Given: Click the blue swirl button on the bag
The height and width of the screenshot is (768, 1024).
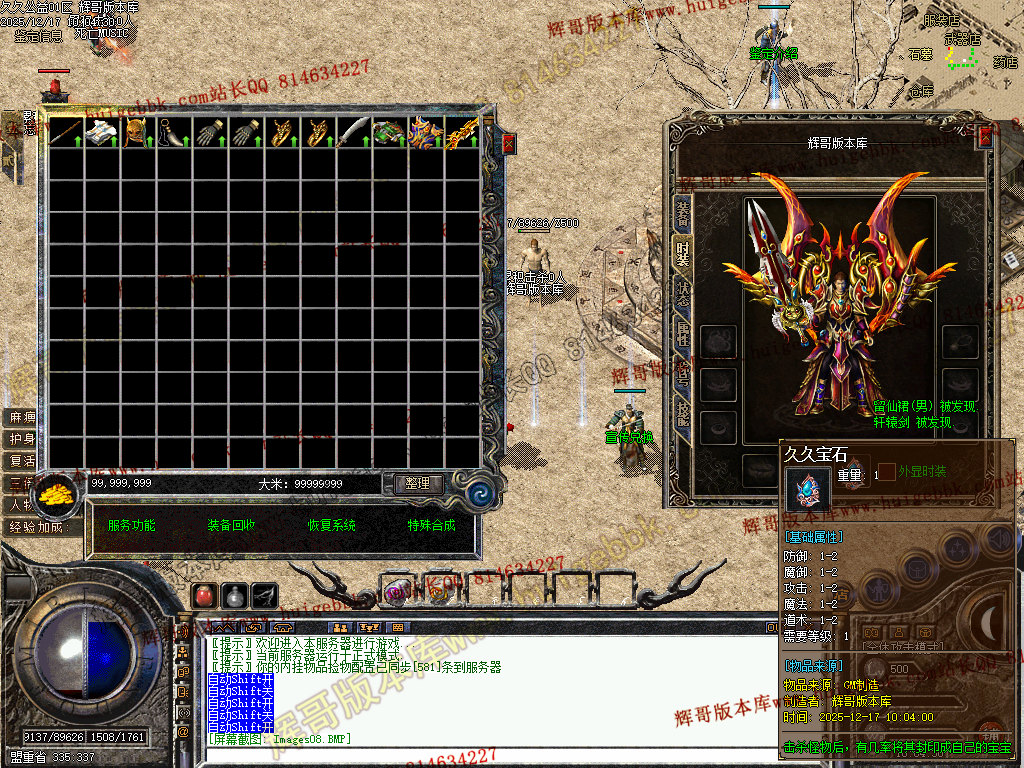Looking at the screenshot, I should coord(479,492).
